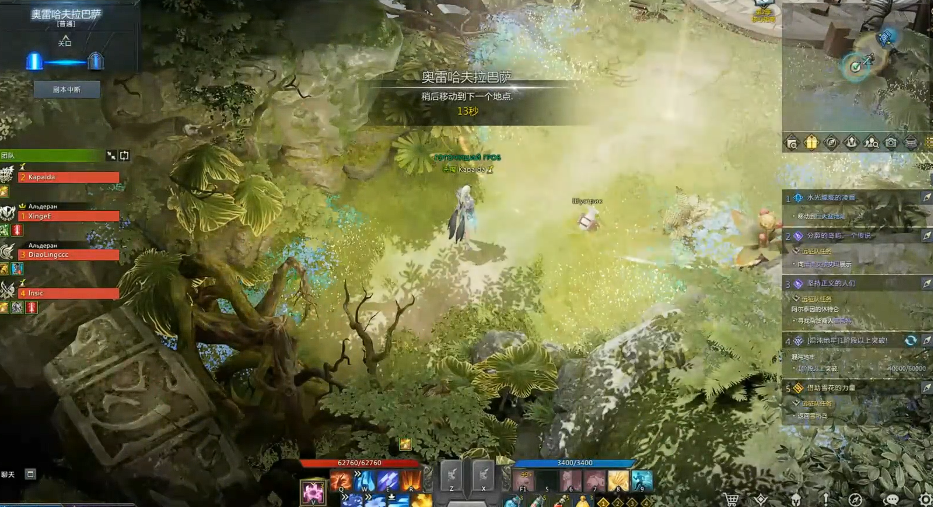Image resolution: width=933 pixels, height=507 pixels.
Task: Click the camera screenshot icon under minimap
Action: [x=891, y=143]
